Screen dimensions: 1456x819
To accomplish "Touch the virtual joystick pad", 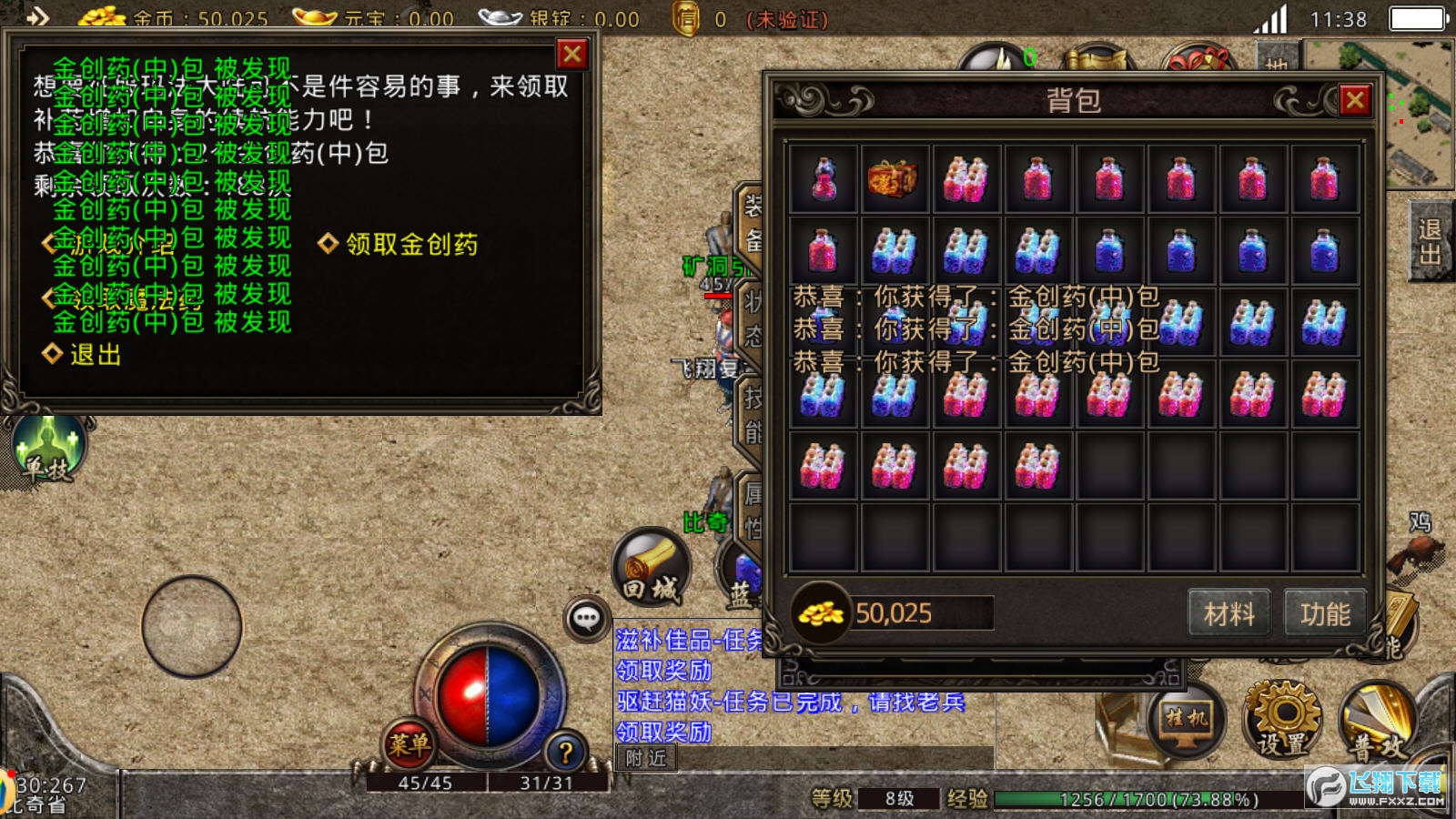I will pos(192,627).
